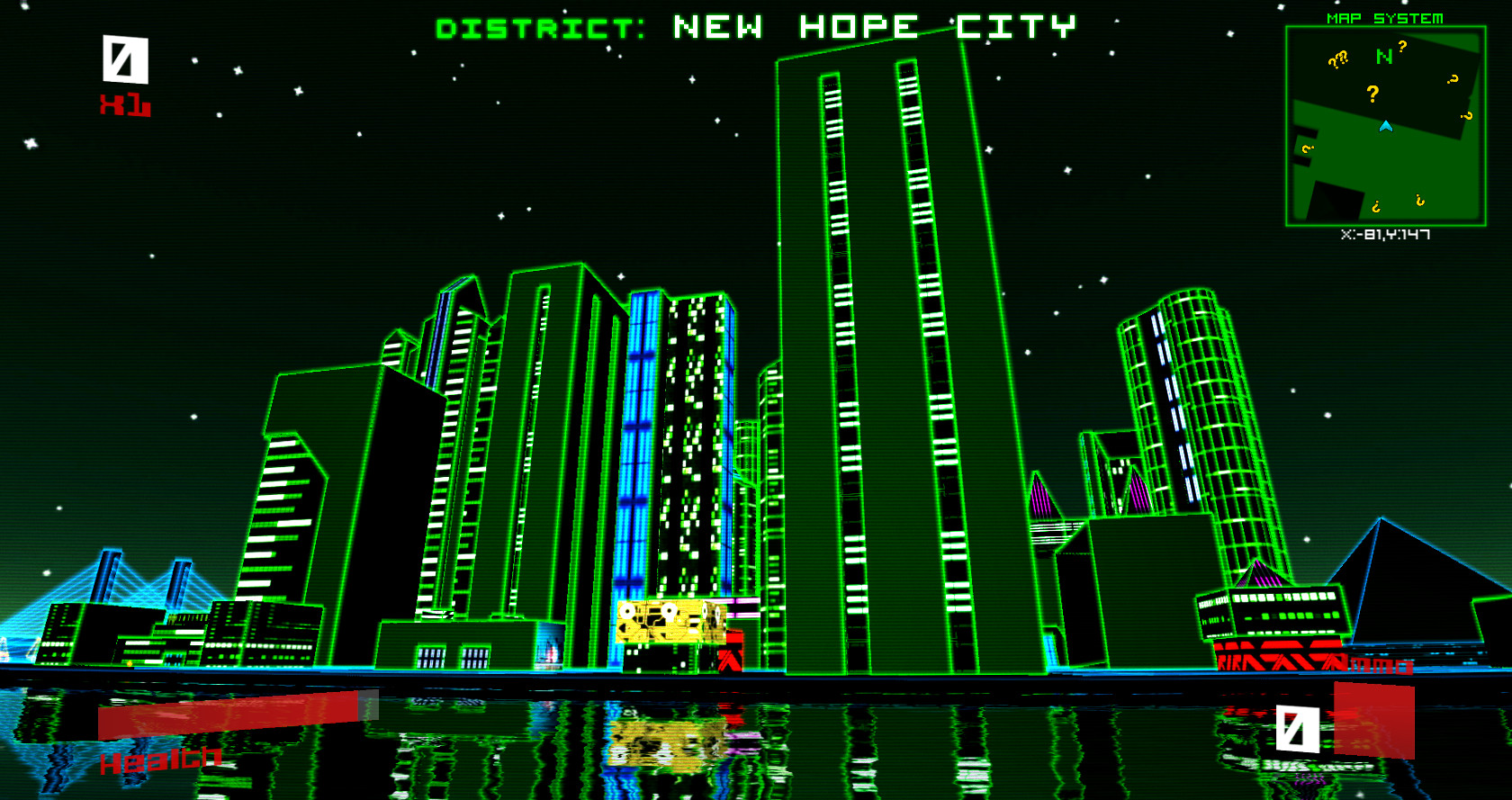The image size is (1512, 800).
Task: Click the X:-81,Y:147 coordinates readout
Action: tap(1387, 232)
